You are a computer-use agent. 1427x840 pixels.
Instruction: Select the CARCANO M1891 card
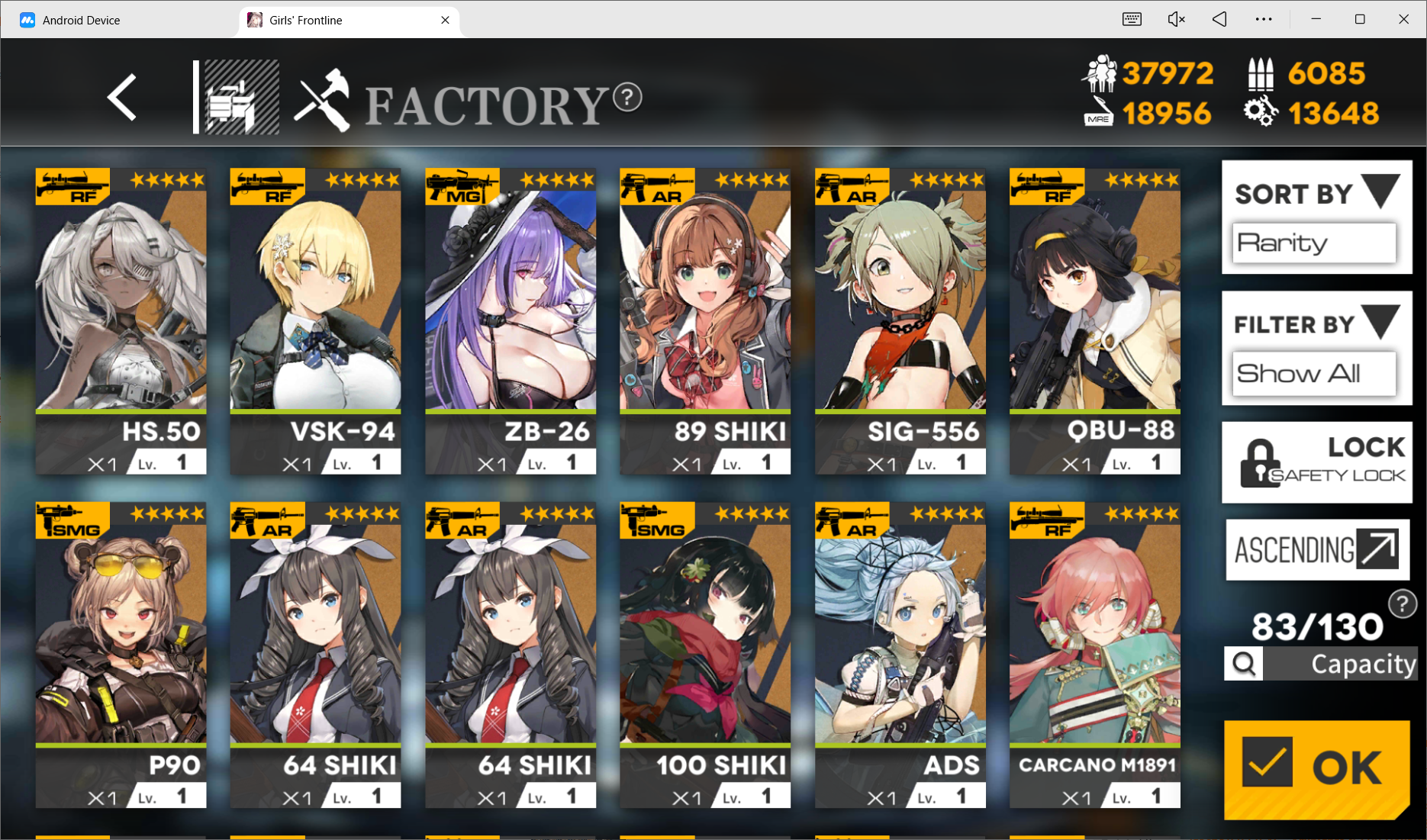click(x=1095, y=654)
